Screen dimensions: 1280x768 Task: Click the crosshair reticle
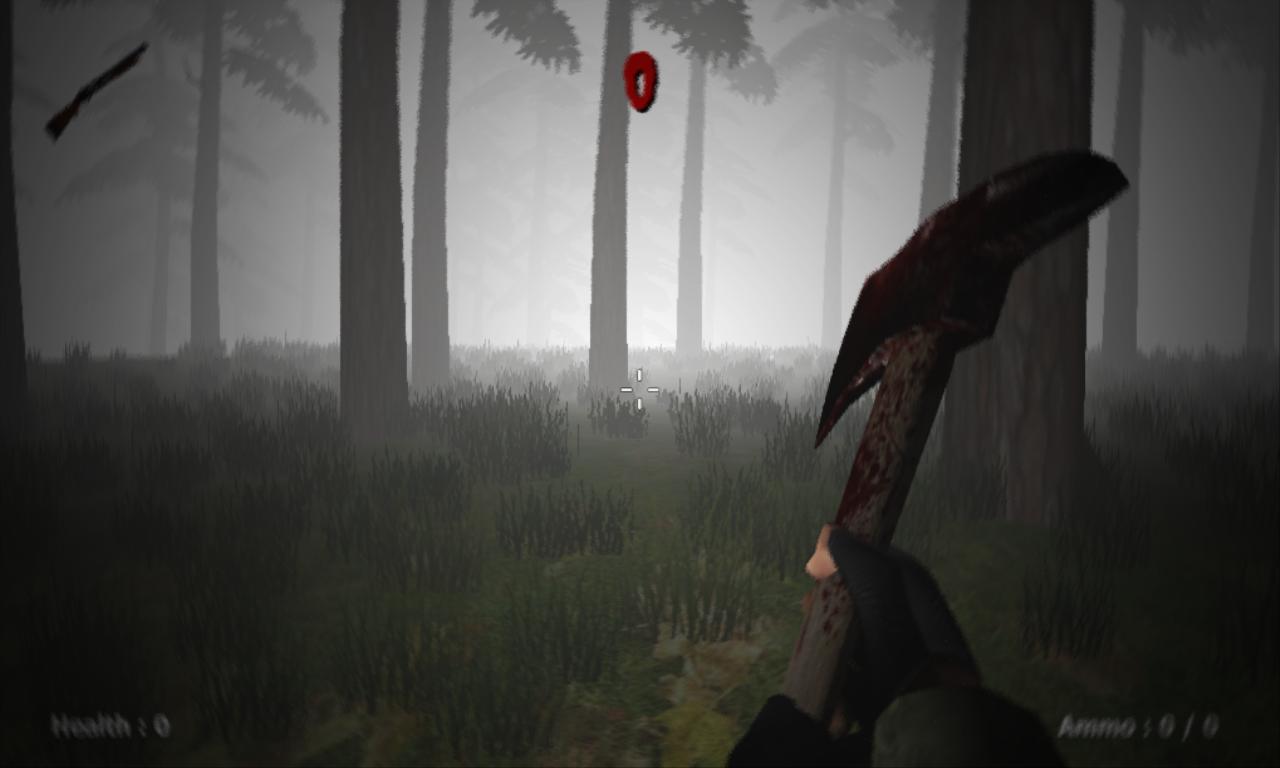pyautogui.click(x=637, y=388)
